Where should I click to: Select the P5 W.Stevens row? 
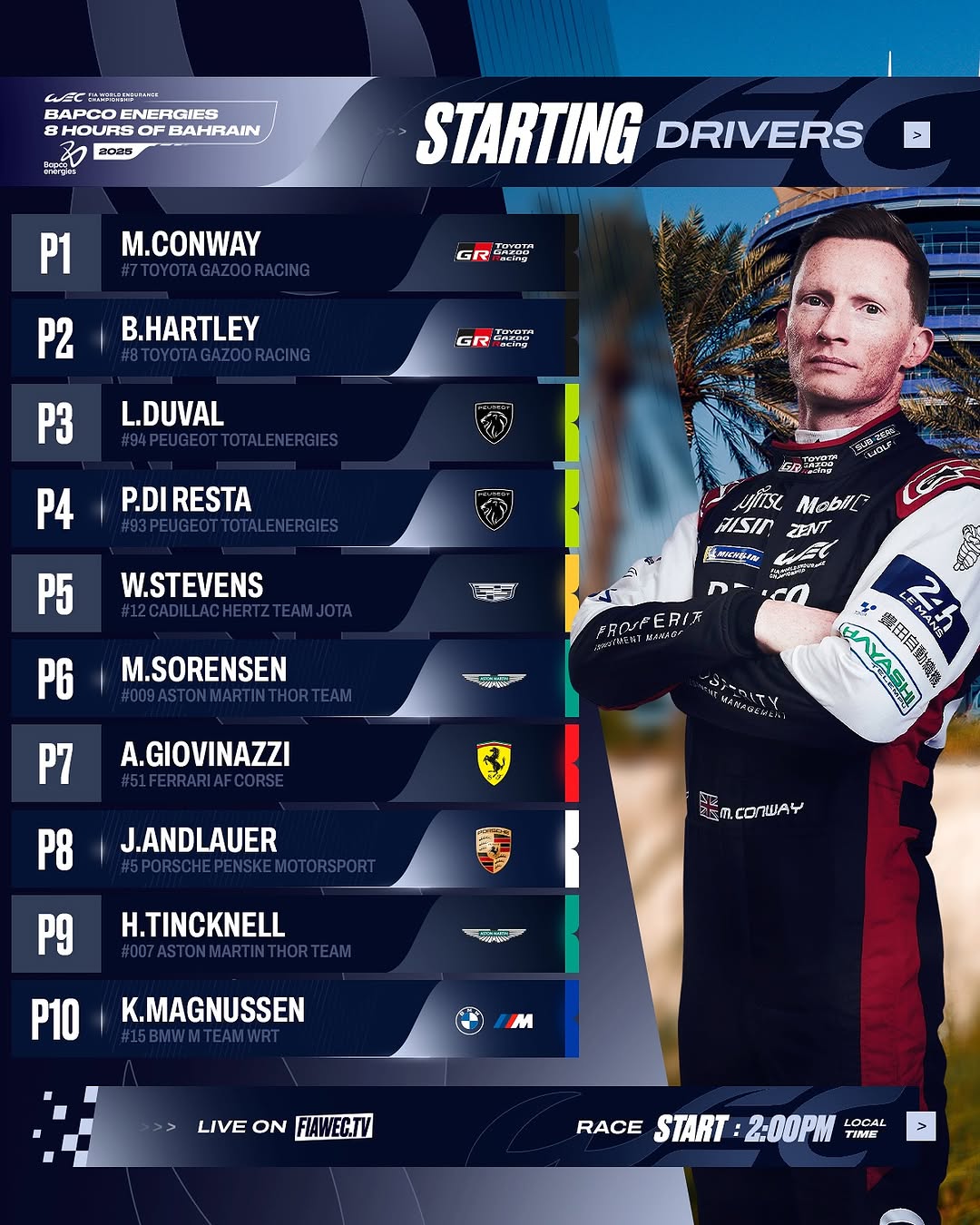[x=294, y=594]
